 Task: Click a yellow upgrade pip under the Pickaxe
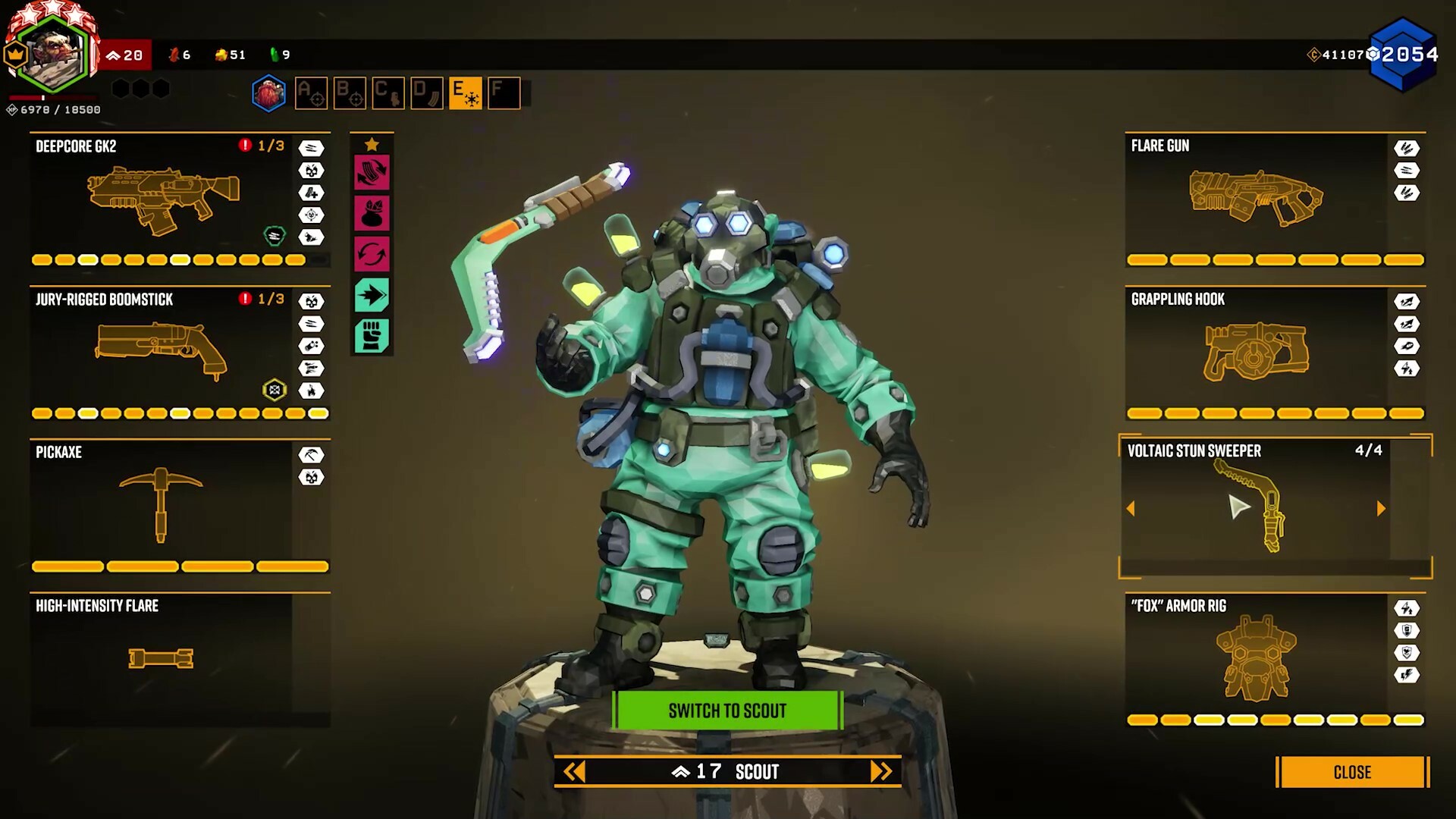[x=68, y=566]
